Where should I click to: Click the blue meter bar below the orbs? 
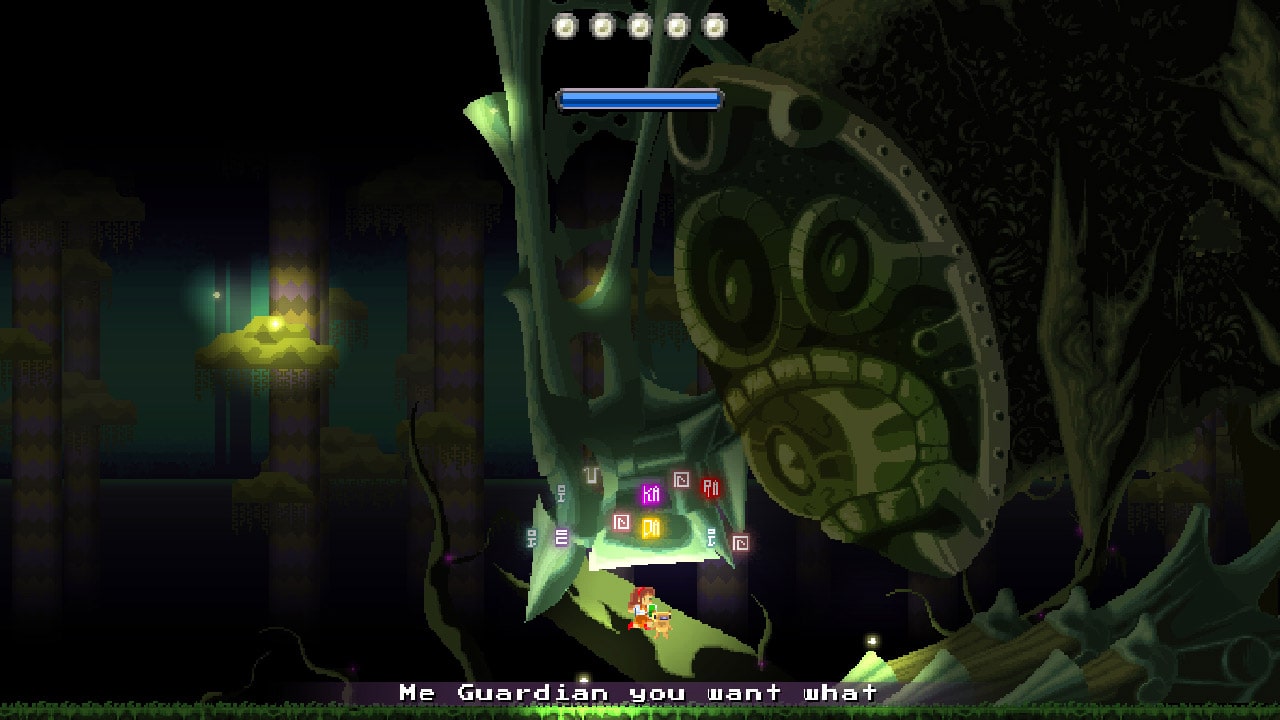(638, 99)
